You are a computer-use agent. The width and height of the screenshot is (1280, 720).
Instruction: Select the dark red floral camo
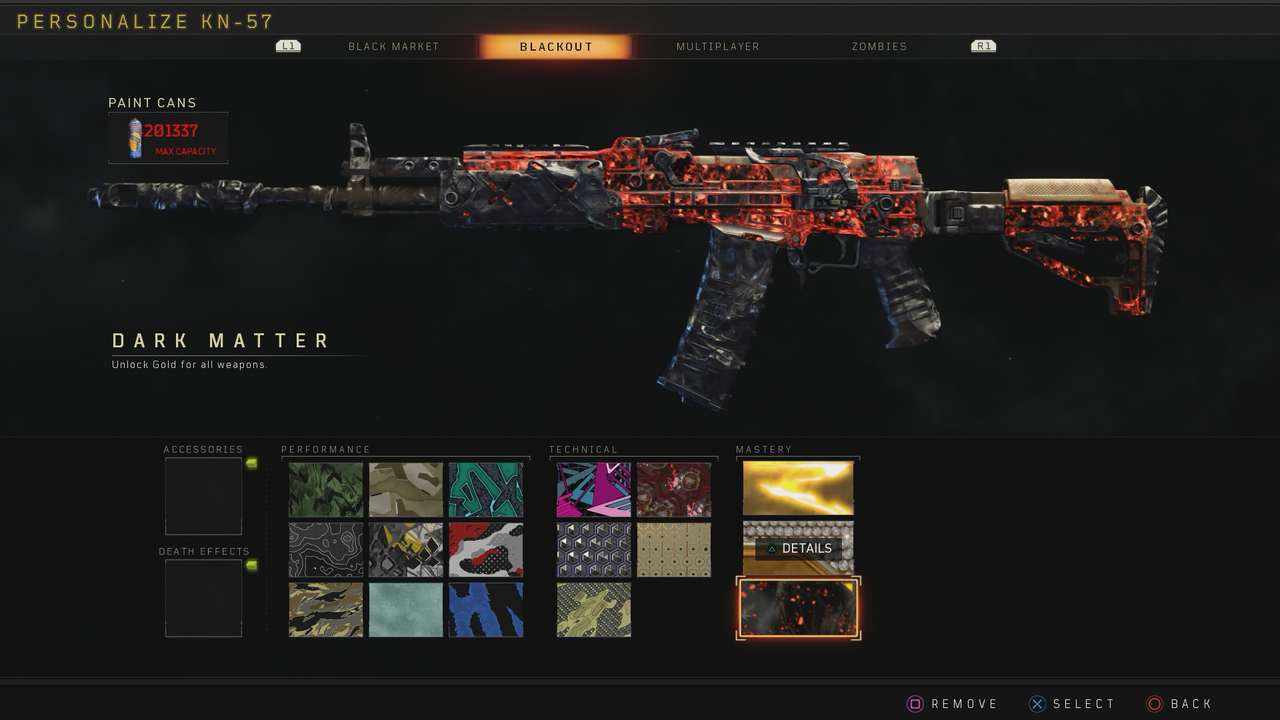(674, 489)
